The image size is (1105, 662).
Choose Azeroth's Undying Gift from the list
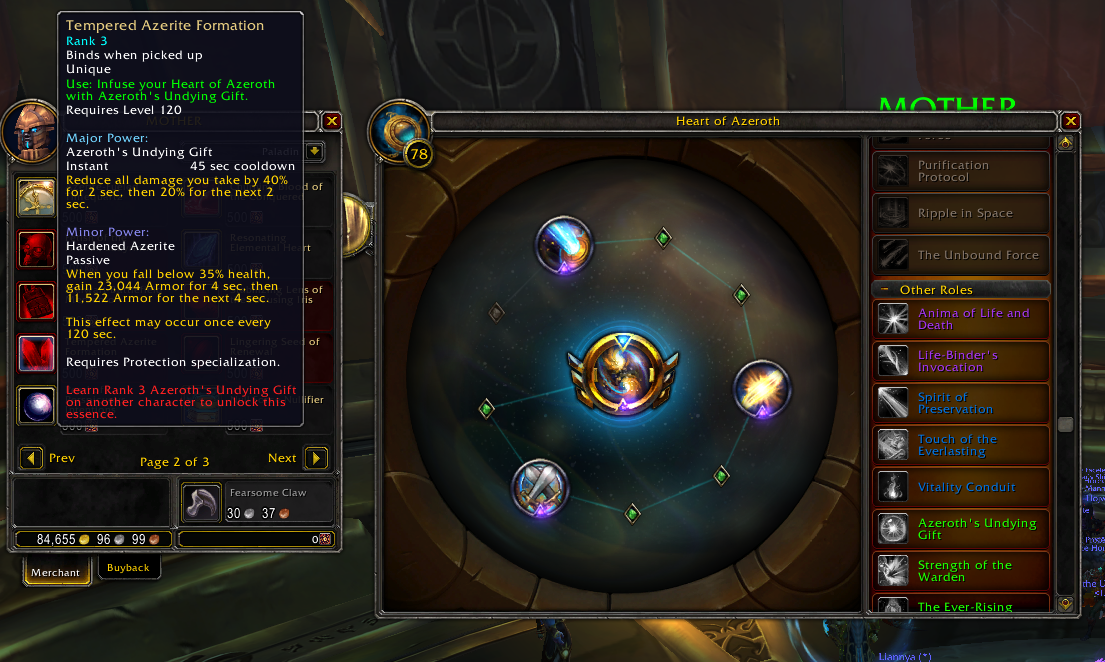pyautogui.click(x=962, y=529)
